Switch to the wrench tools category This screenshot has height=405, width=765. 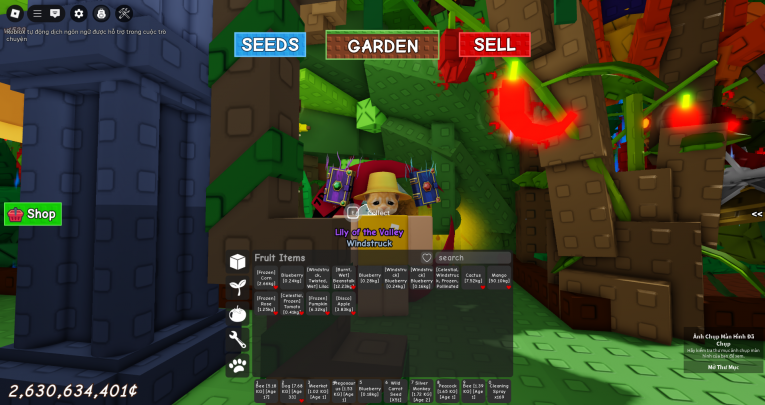coord(238,340)
